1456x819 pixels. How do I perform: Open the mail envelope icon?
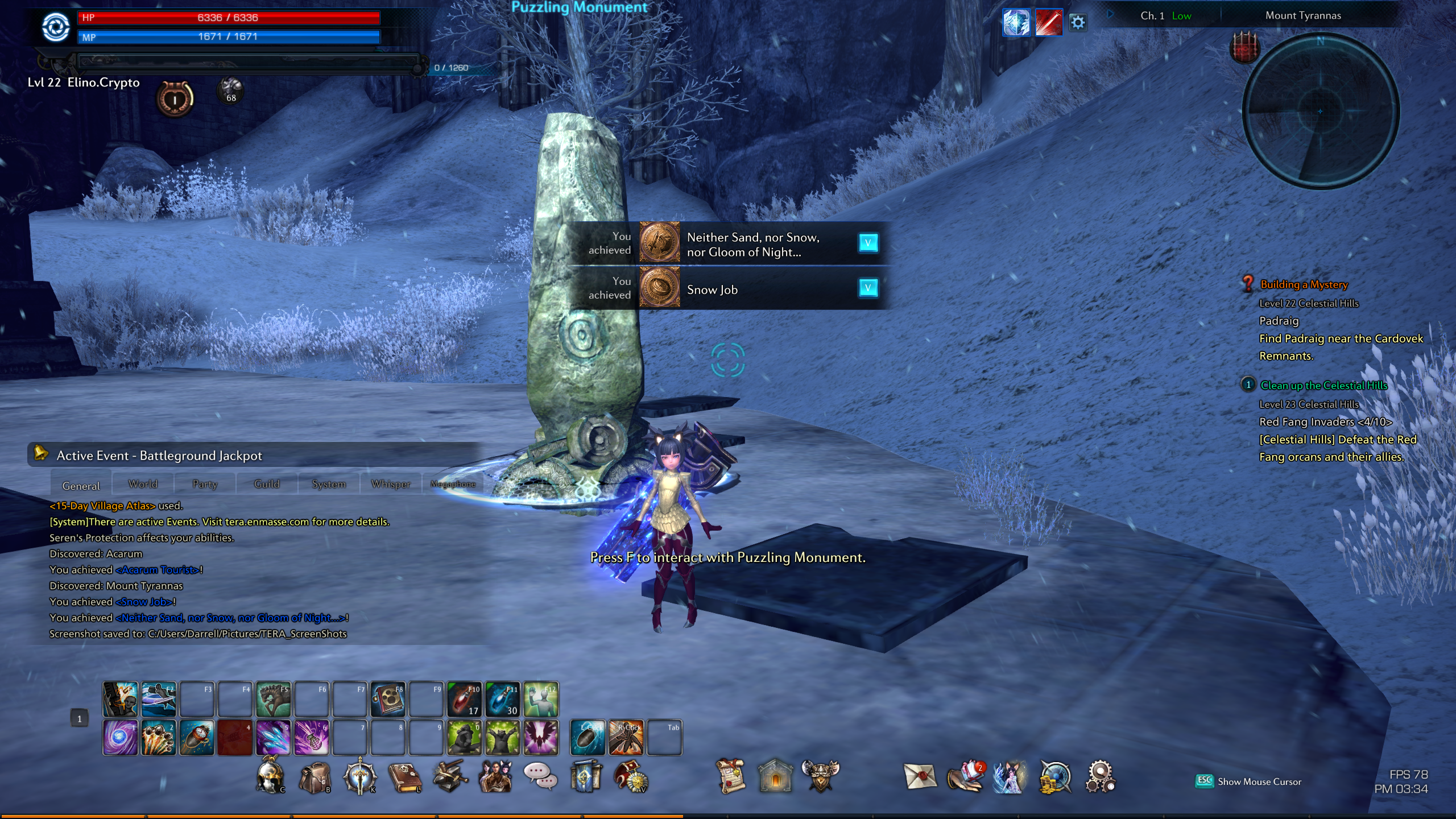[x=920, y=777]
